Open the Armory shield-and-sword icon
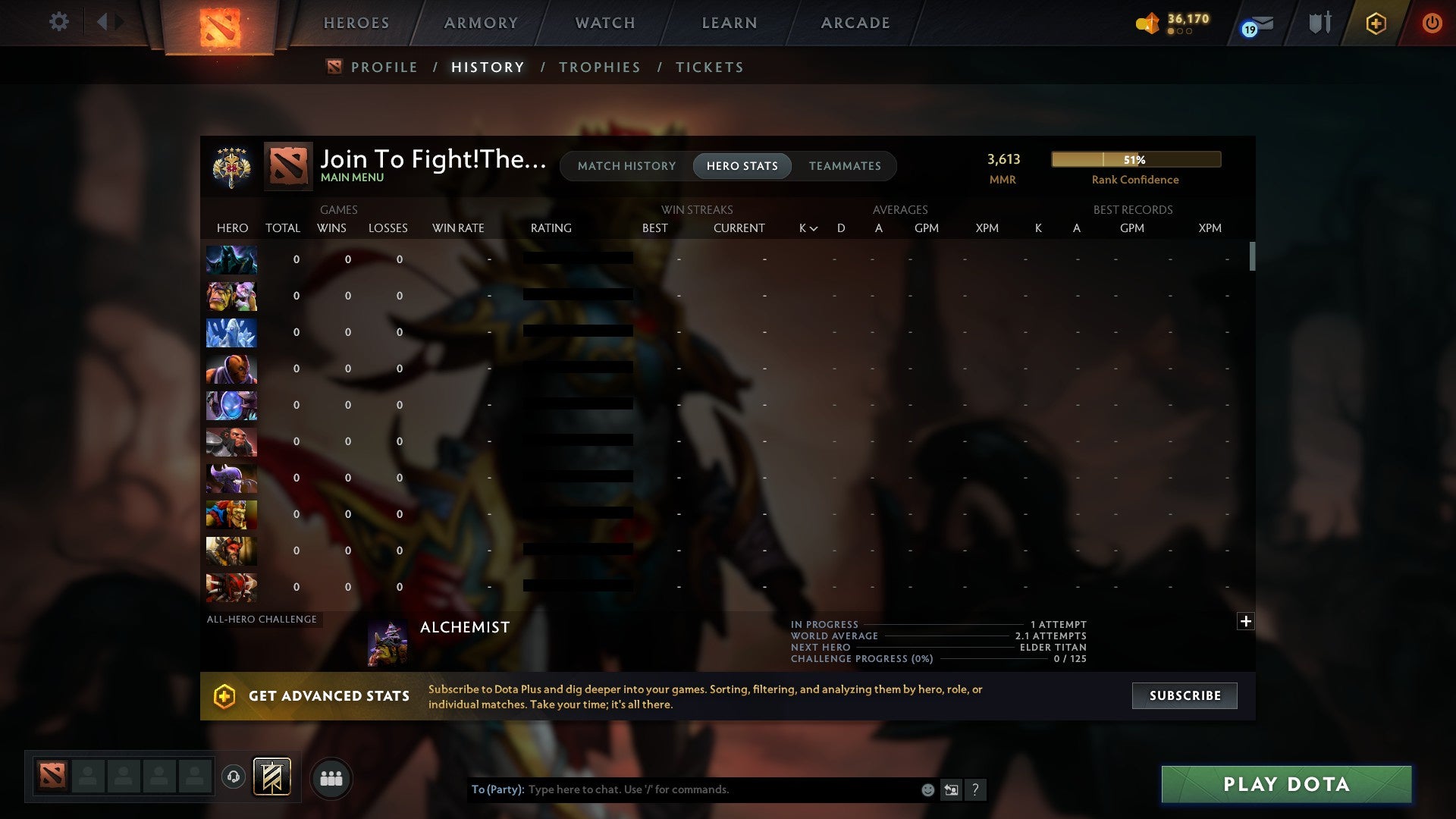 tap(1319, 23)
